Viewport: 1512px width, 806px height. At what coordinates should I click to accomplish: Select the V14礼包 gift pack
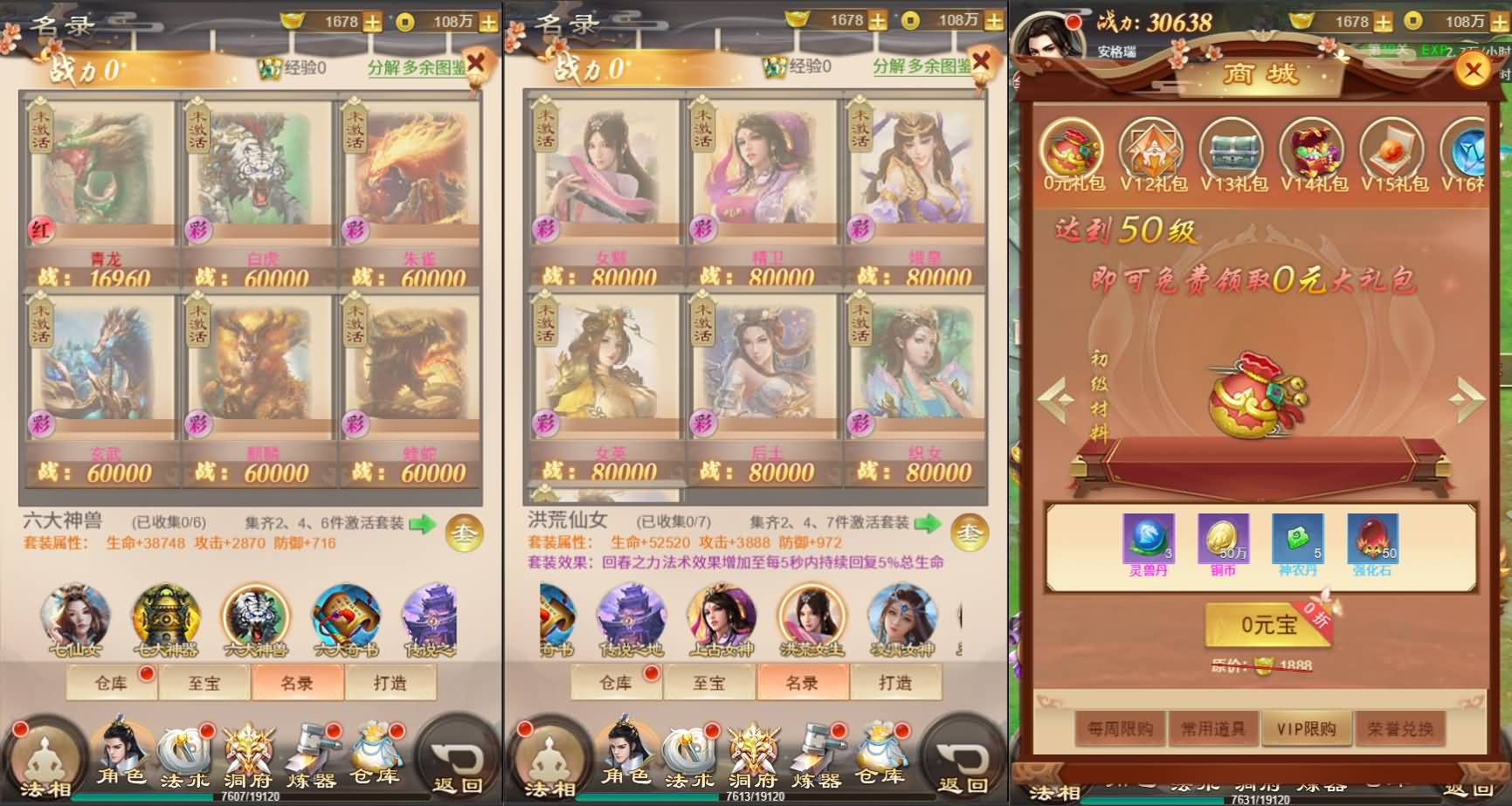(x=1314, y=155)
